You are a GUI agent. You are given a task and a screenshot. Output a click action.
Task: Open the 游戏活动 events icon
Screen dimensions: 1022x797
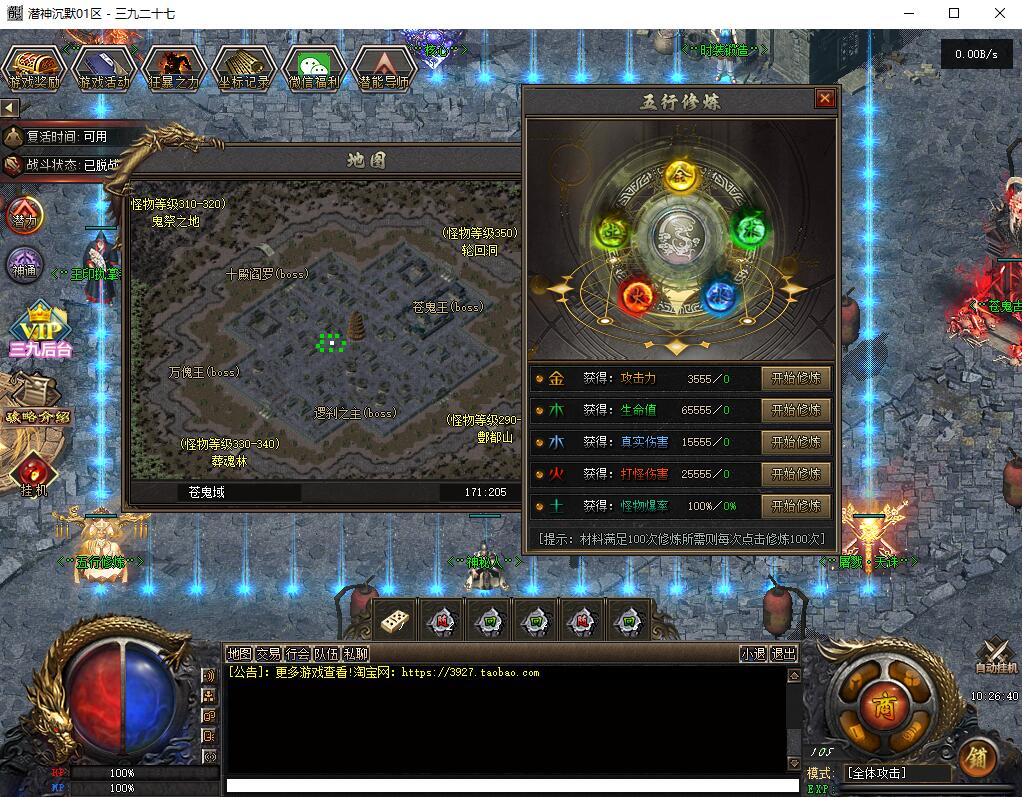click(104, 67)
